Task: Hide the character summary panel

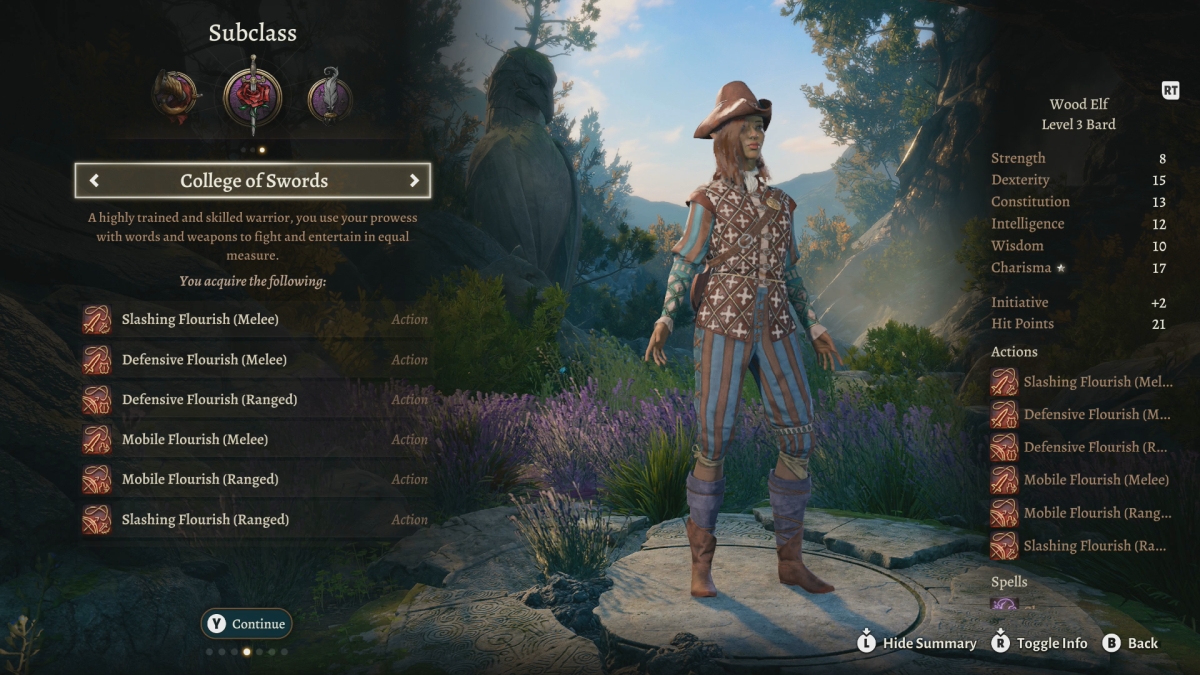Action: pos(917,643)
